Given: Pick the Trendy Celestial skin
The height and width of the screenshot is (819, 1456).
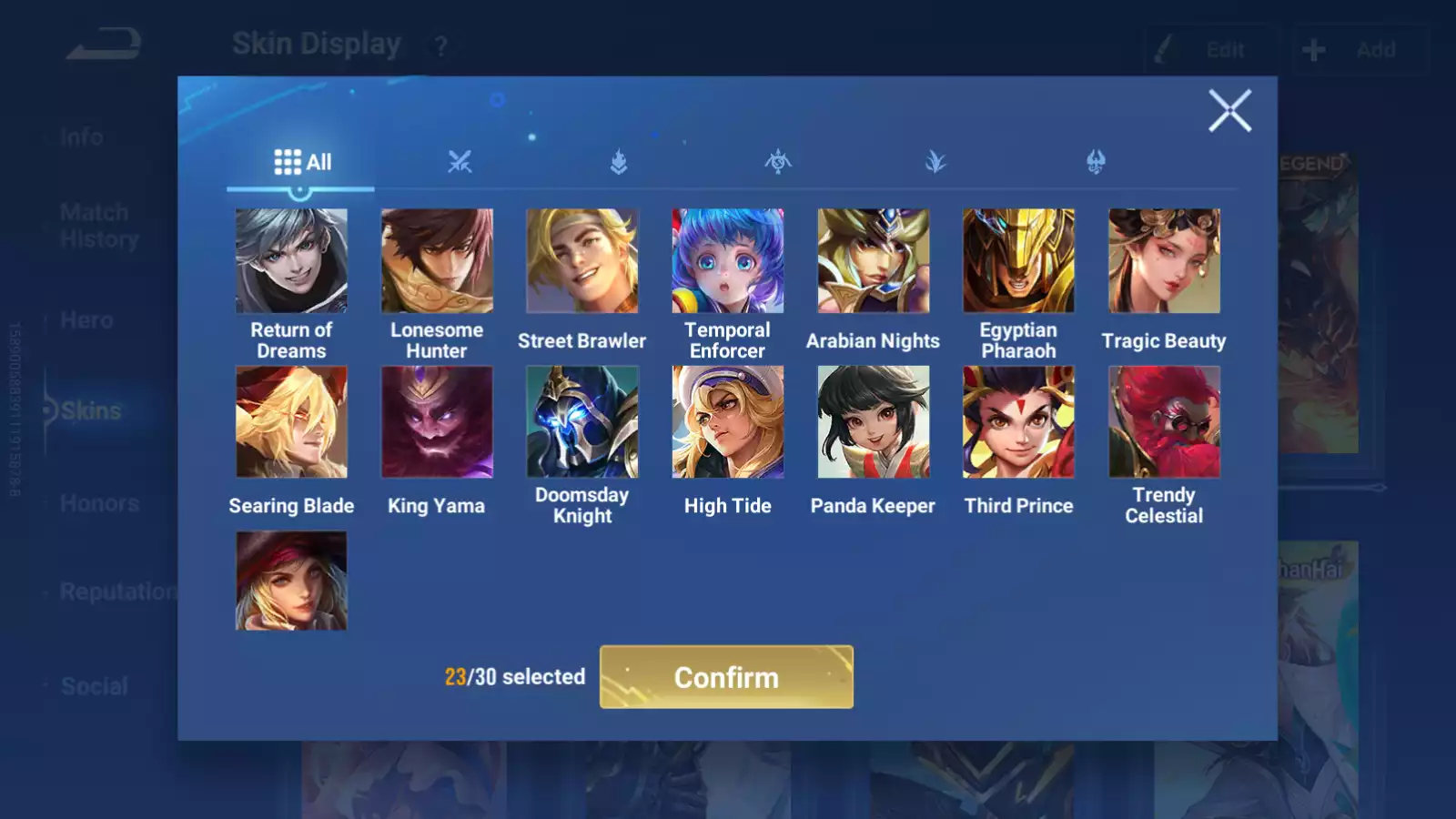Looking at the screenshot, I should click(x=1164, y=422).
